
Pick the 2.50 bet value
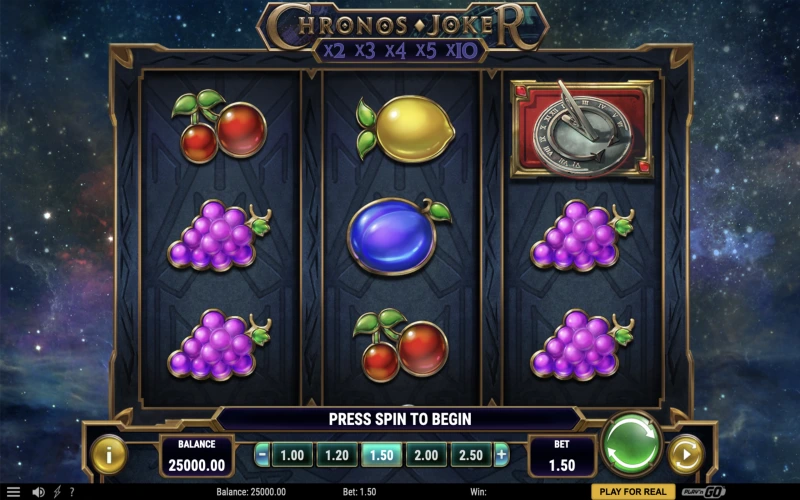click(470, 456)
